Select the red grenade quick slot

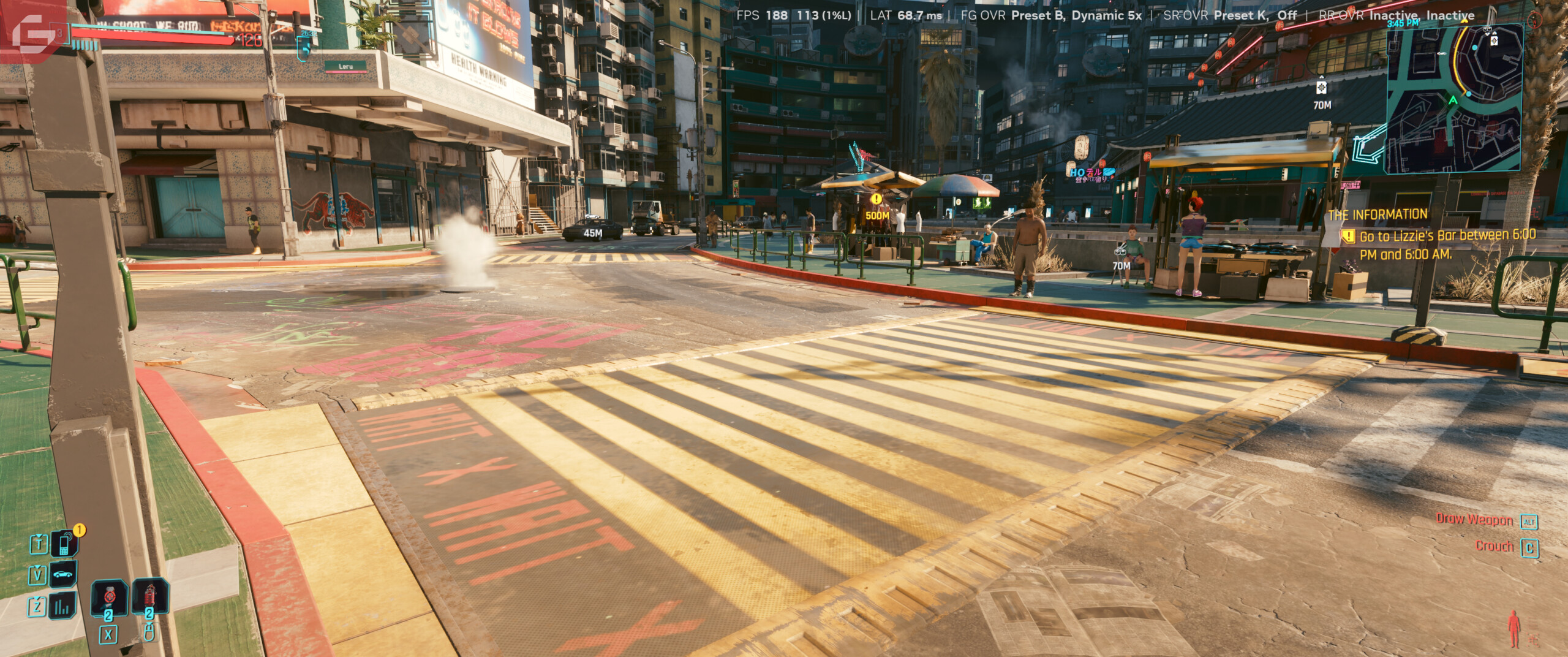click(x=149, y=597)
